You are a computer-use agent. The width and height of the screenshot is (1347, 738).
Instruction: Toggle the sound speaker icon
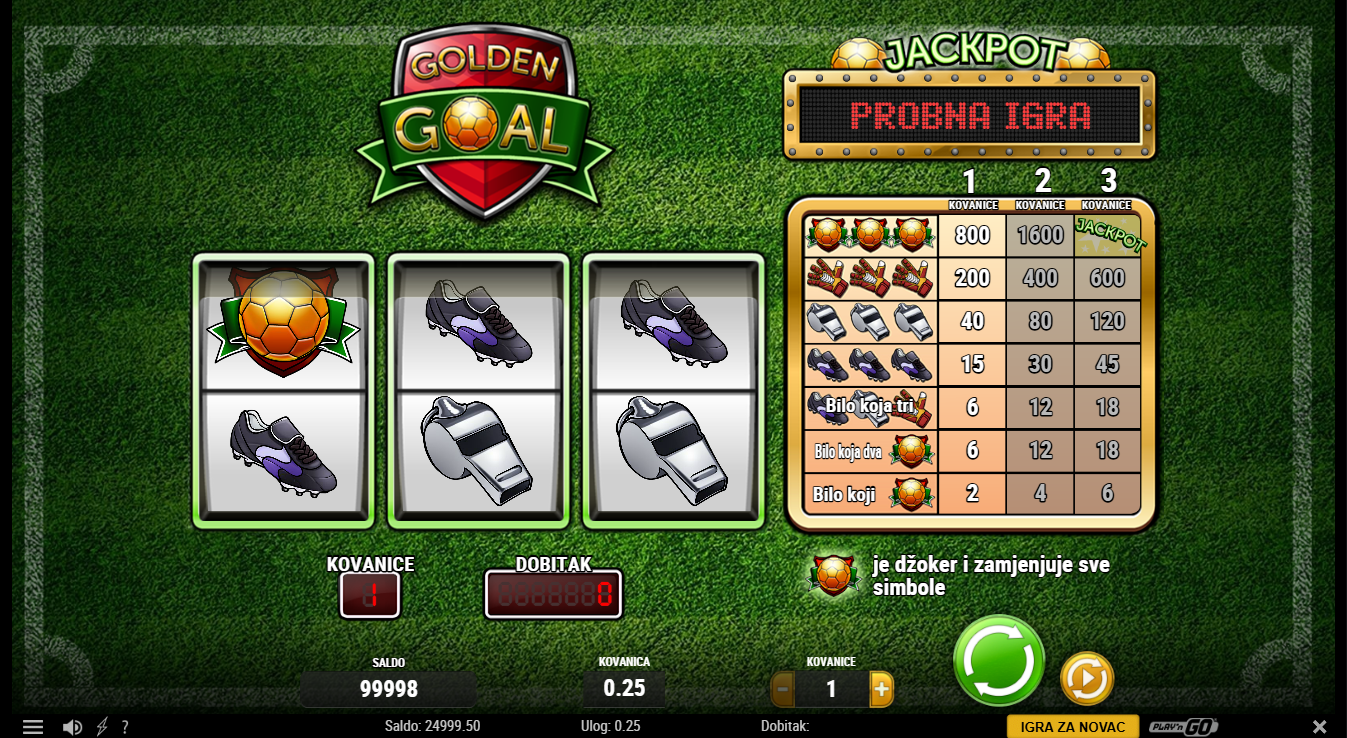pyautogui.click(x=72, y=727)
